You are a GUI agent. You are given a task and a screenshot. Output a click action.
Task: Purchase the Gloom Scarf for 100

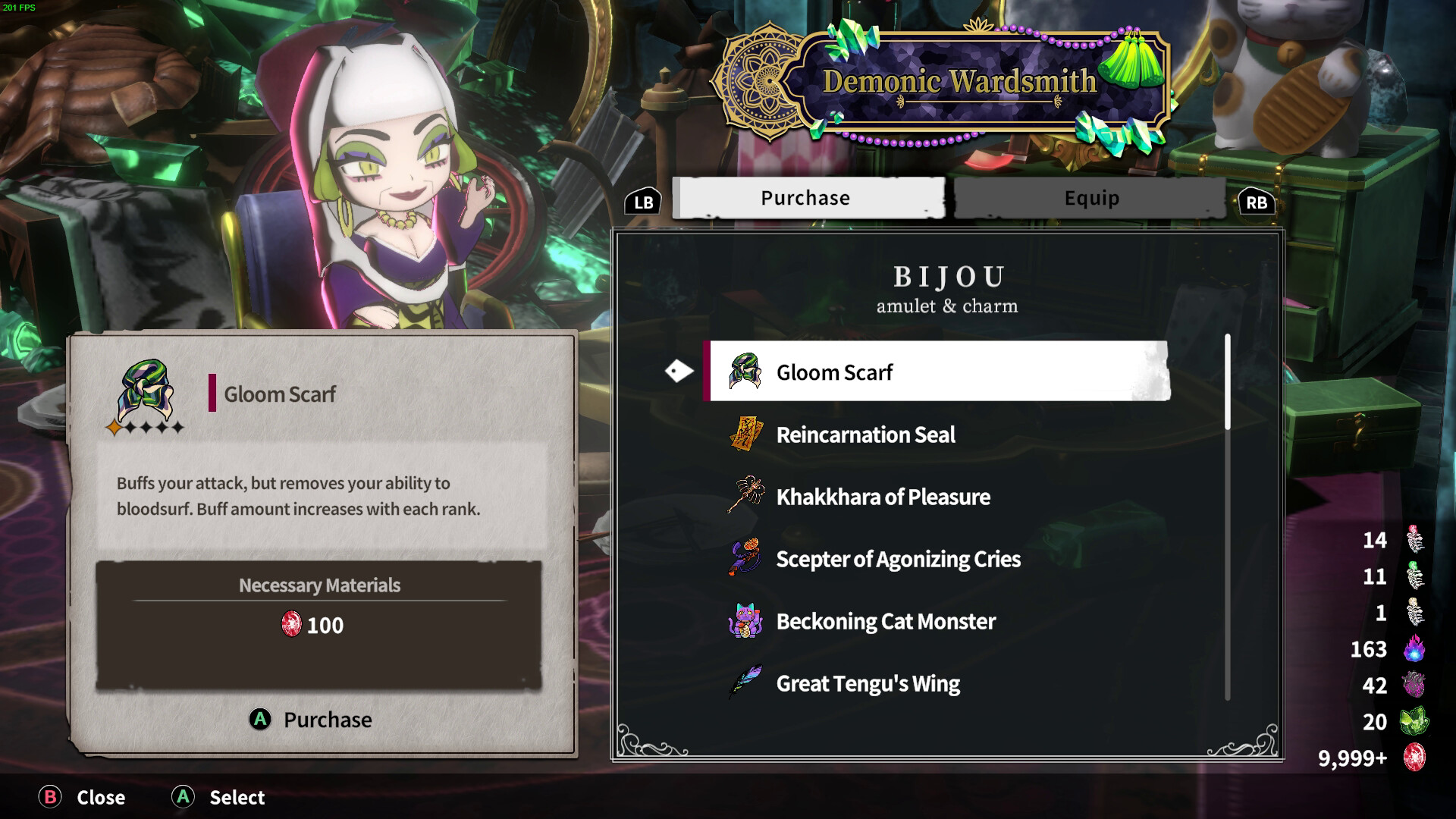coord(312,719)
